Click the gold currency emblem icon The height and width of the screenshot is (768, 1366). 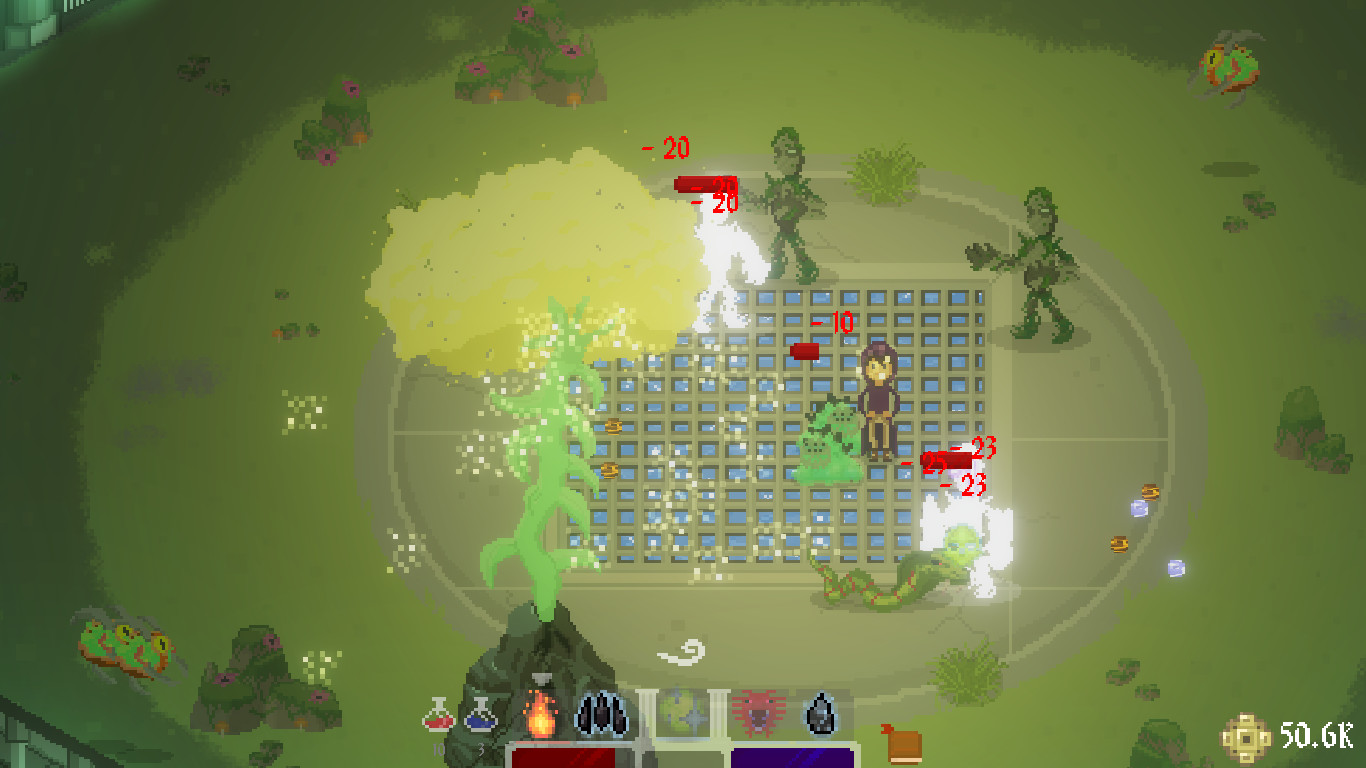pyautogui.click(x=1246, y=738)
